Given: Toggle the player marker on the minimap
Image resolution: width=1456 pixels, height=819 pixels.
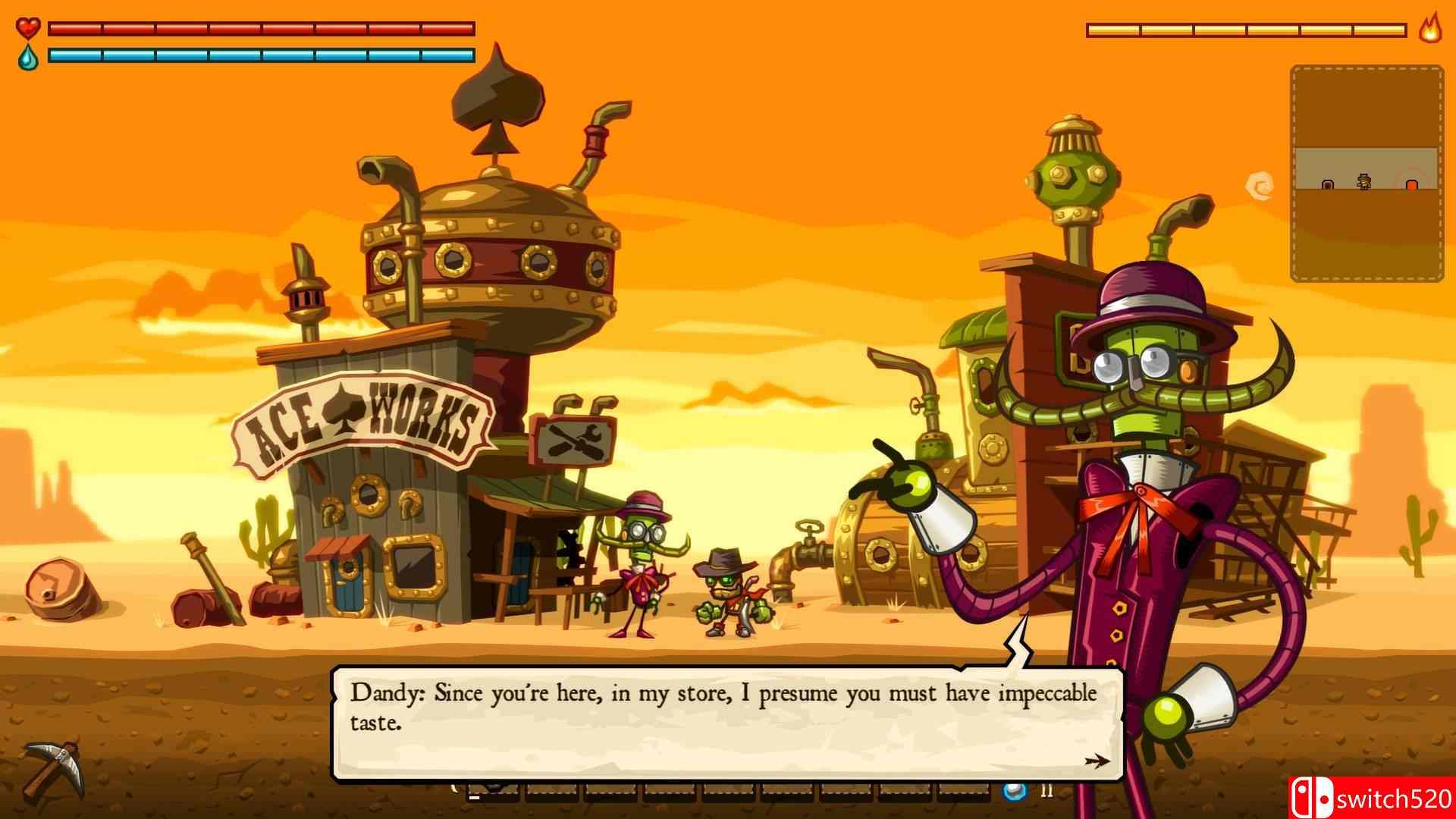Looking at the screenshot, I should click(x=1363, y=182).
